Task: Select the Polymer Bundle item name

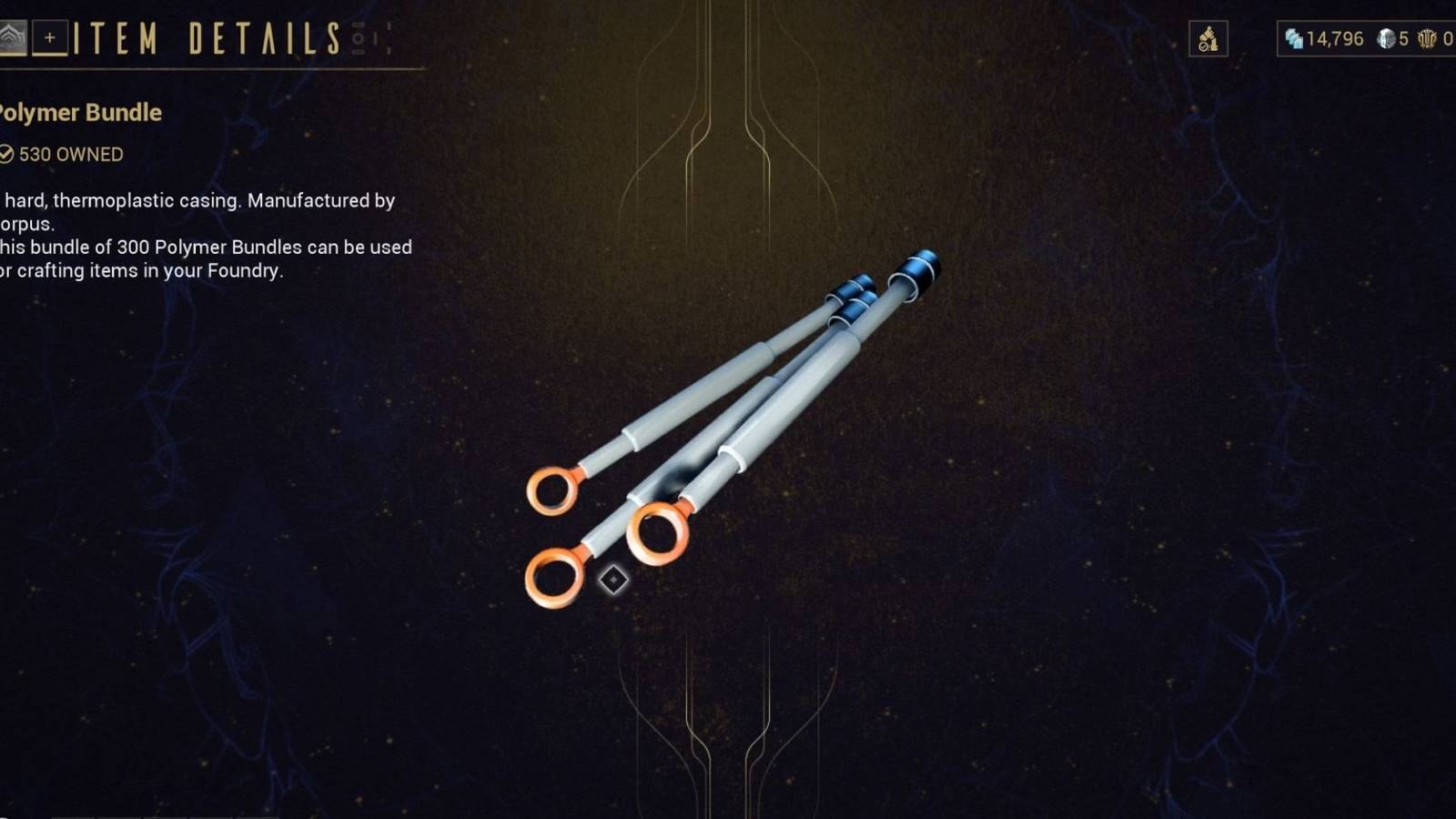Action: (80, 113)
